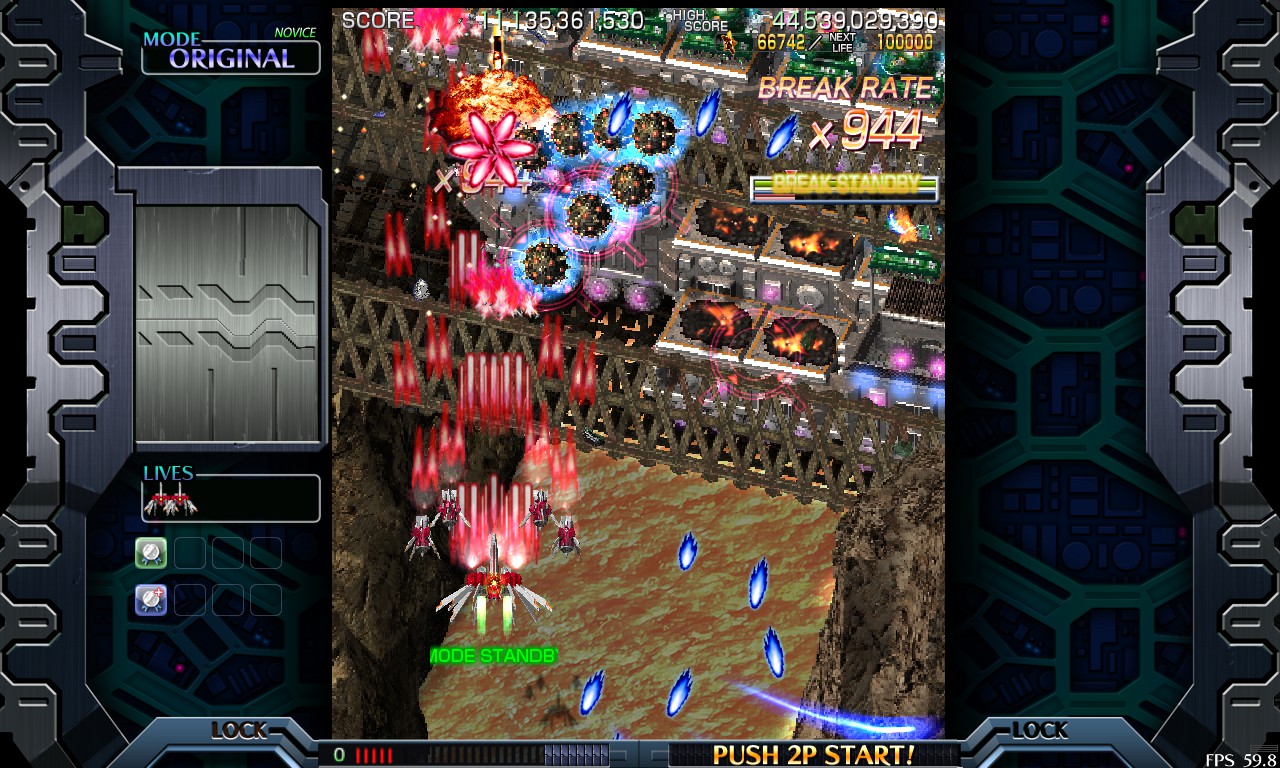Click the green bomb stock icon
The width and height of the screenshot is (1280, 768).
point(151,552)
